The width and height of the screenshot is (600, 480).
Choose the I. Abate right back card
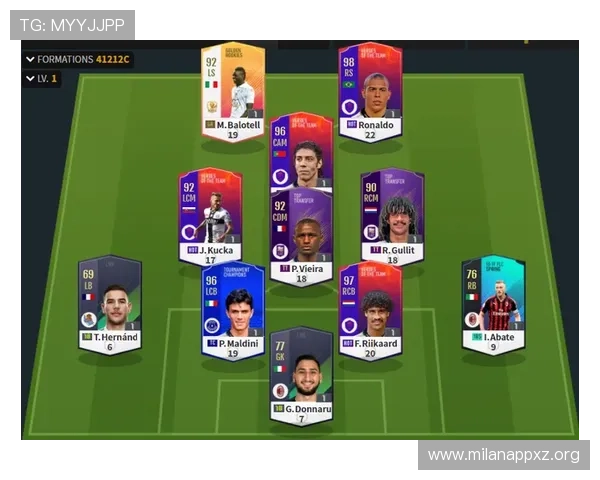tap(492, 305)
